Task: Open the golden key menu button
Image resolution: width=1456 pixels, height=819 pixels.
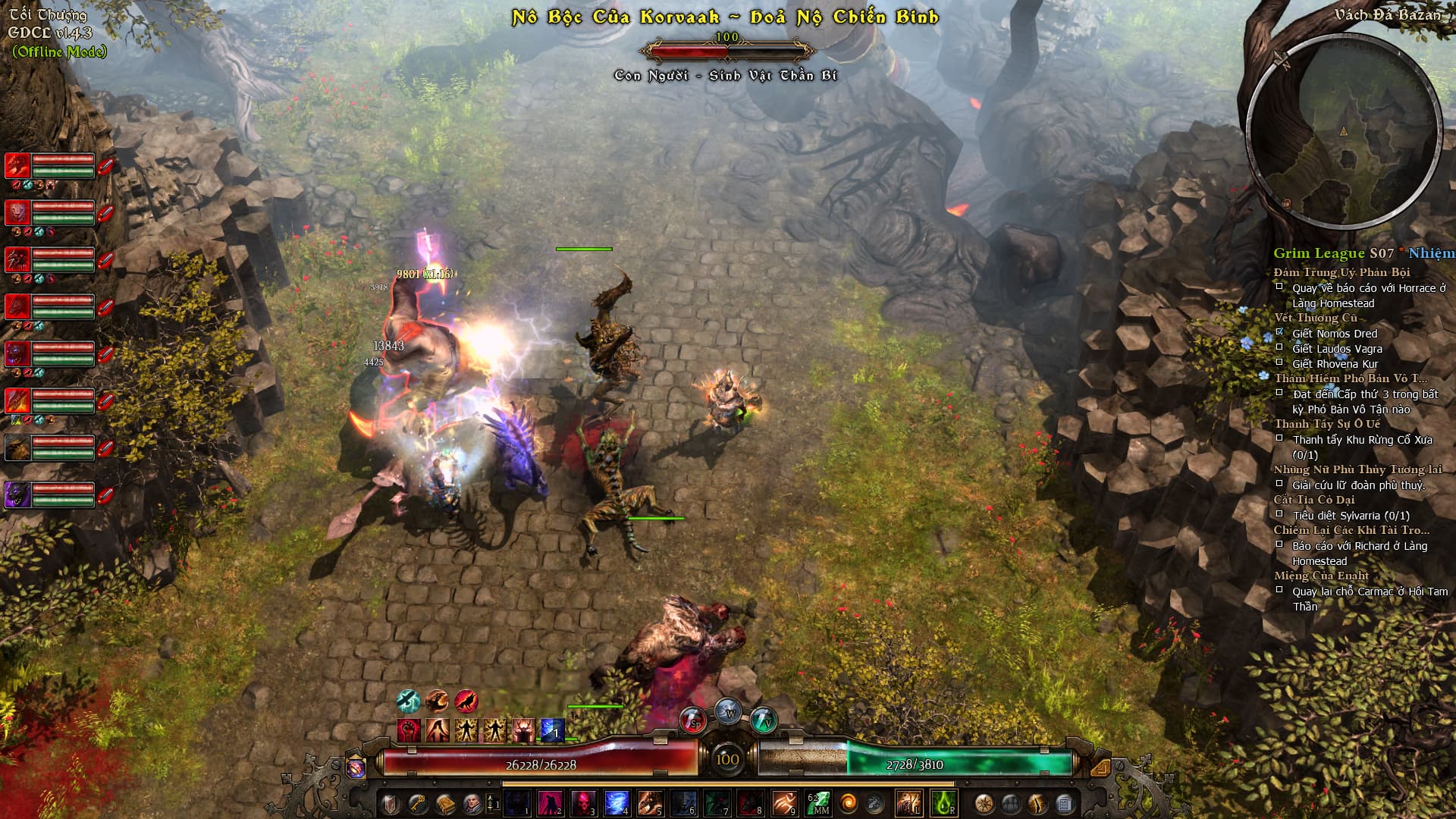Action: 418,802
